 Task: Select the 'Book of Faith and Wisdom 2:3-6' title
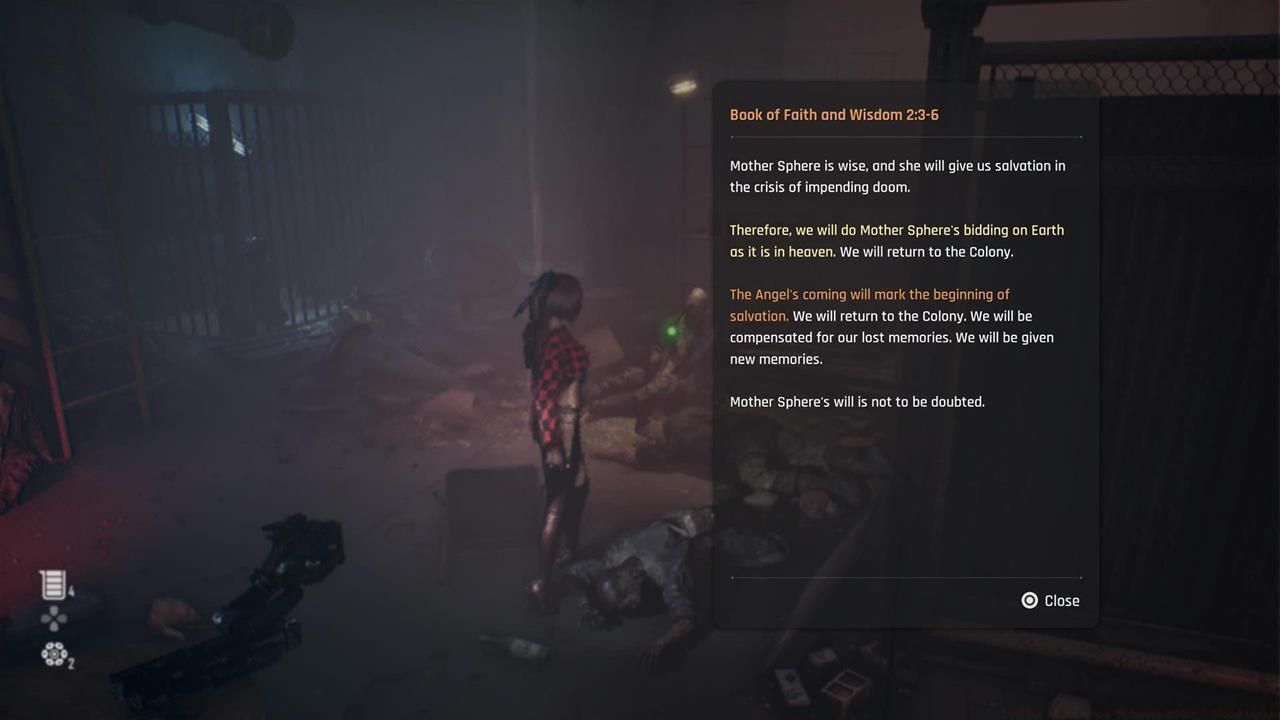[834, 114]
